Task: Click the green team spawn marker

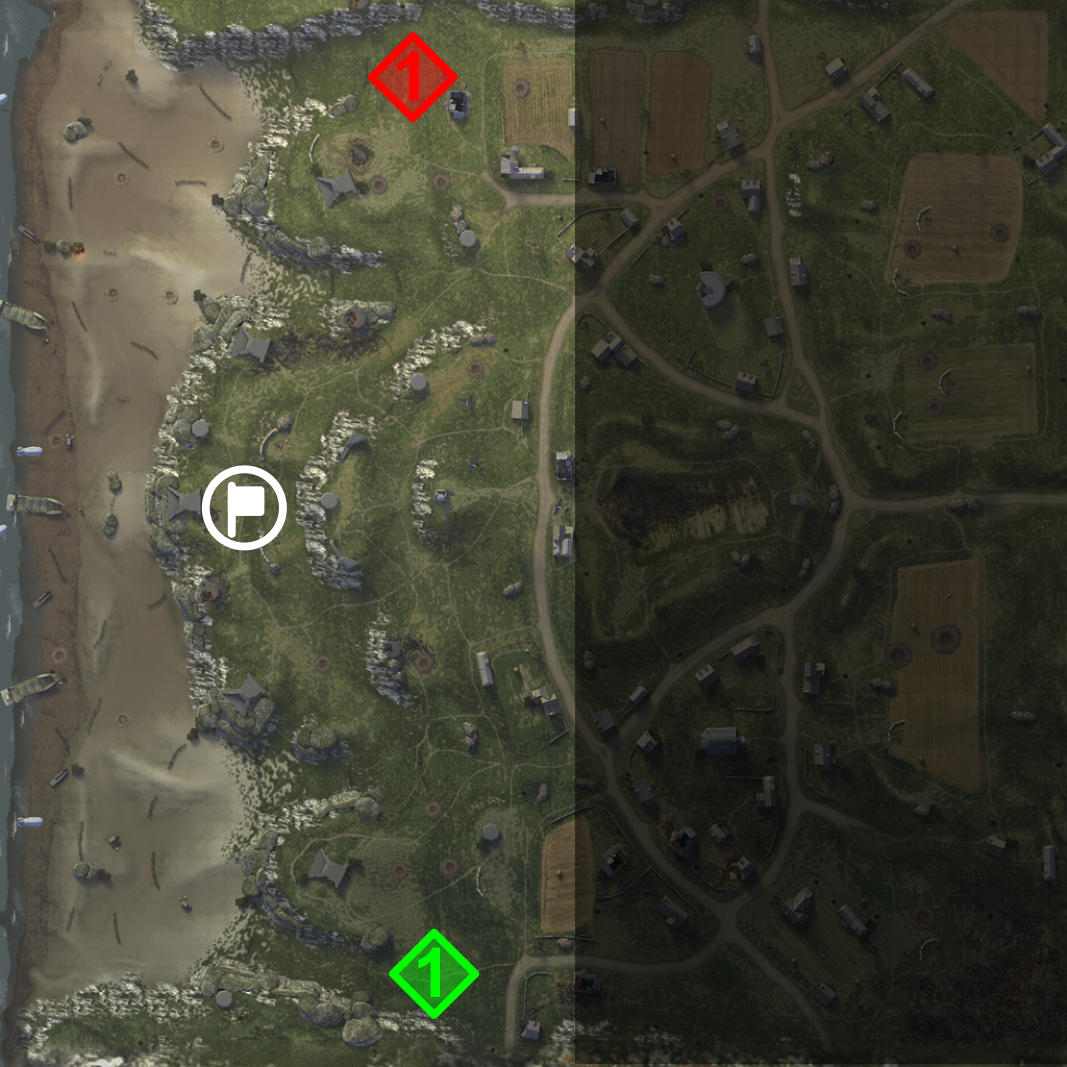Action: (433, 973)
